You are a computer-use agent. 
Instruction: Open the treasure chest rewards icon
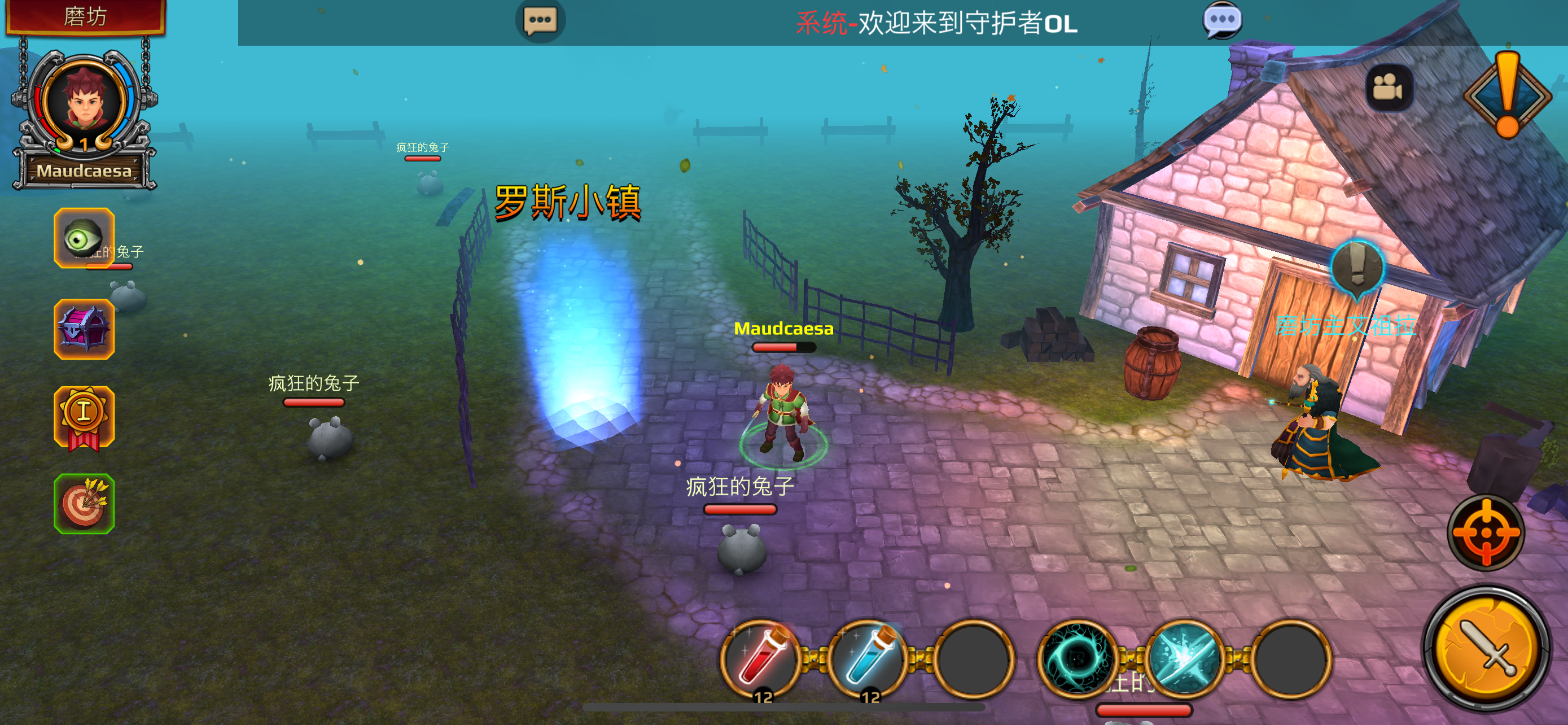tap(85, 329)
